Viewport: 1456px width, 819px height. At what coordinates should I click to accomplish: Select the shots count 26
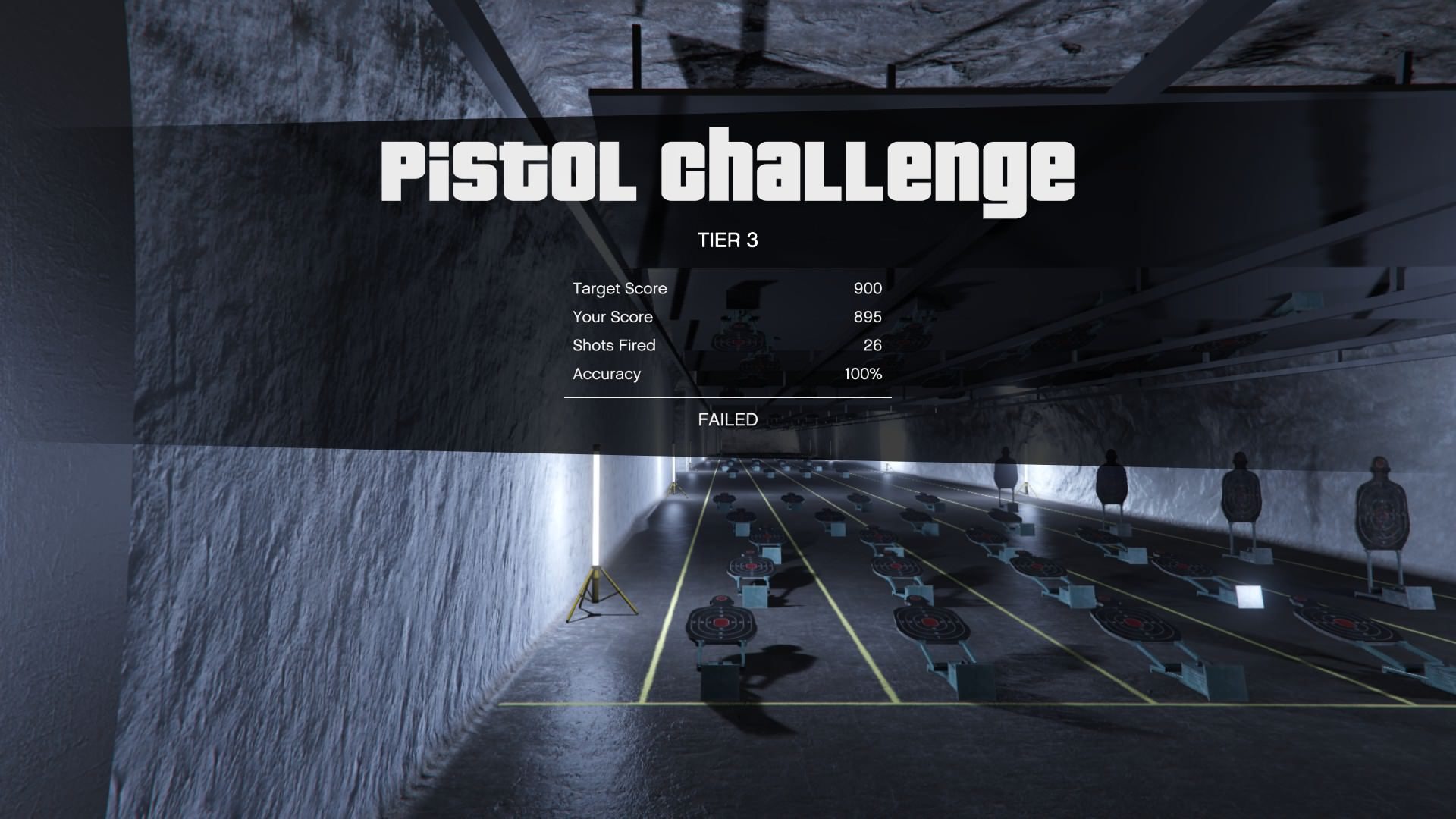(x=873, y=346)
